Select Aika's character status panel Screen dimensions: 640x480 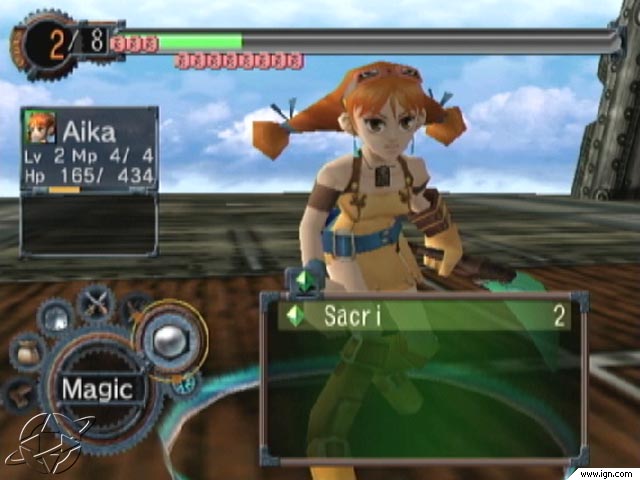(89, 148)
